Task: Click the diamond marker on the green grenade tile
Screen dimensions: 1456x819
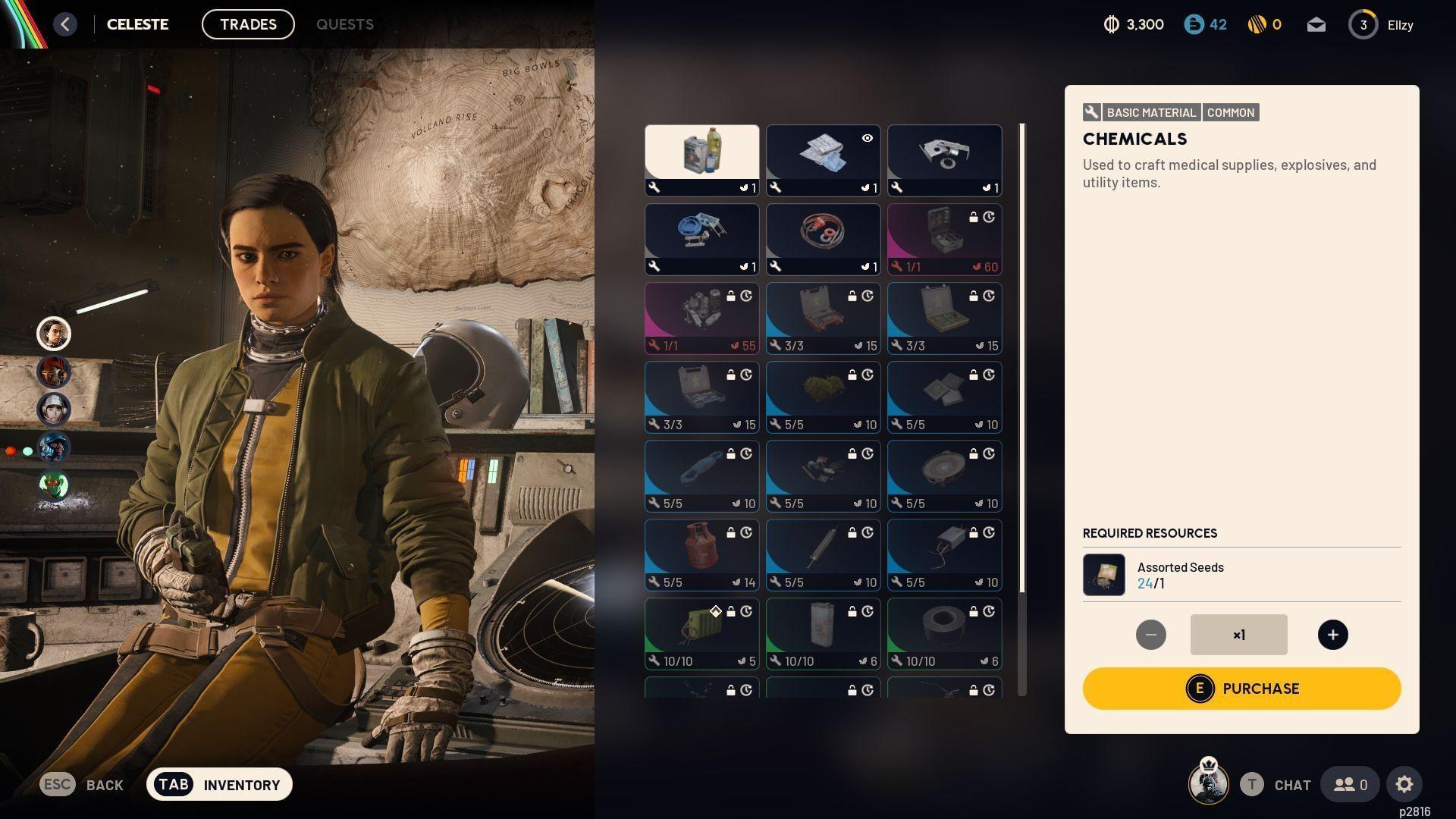Action: [x=716, y=610]
